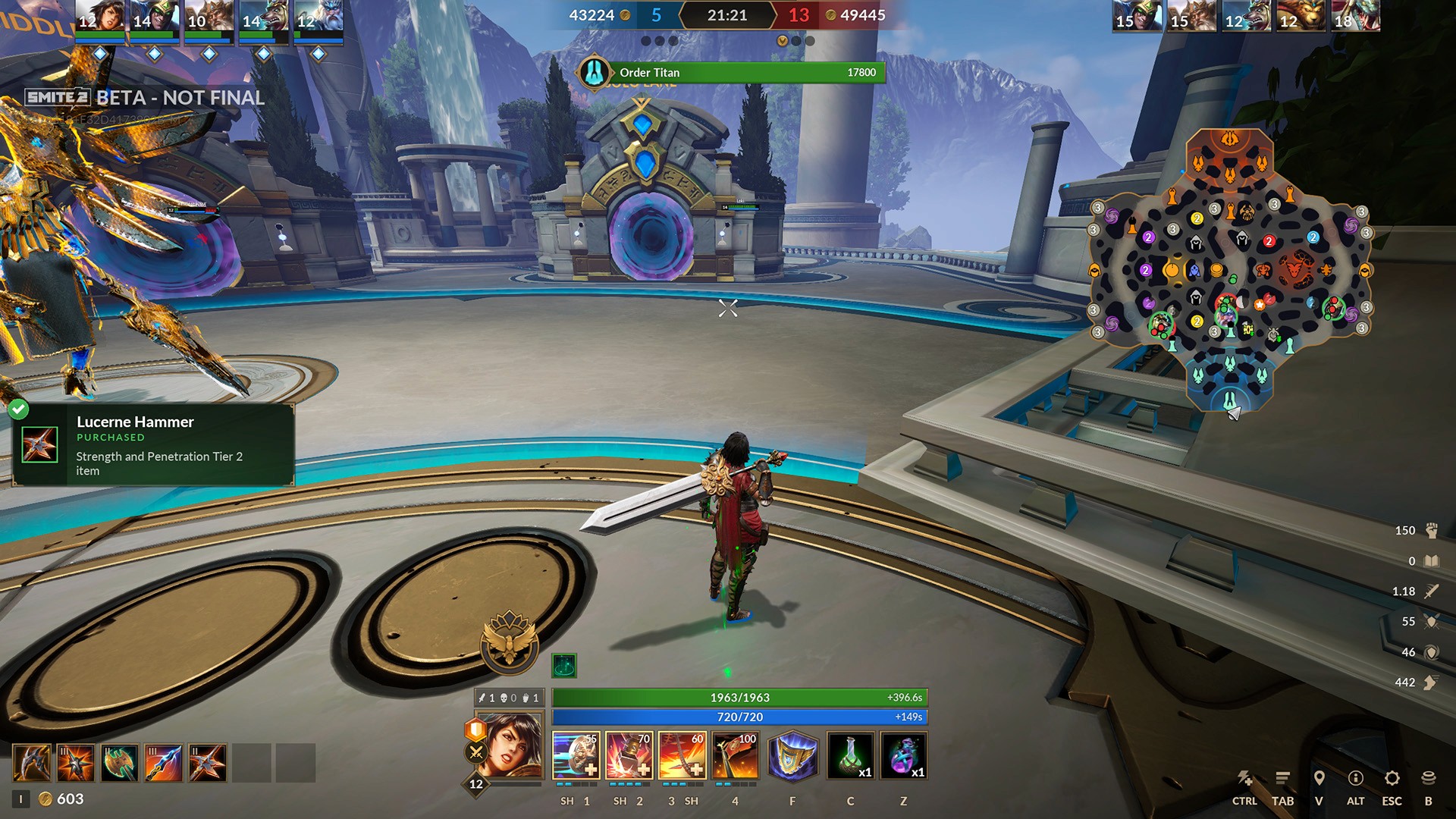1456x819 pixels.
Task: Click the Order Titan objective icon
Action: point(594,73)
